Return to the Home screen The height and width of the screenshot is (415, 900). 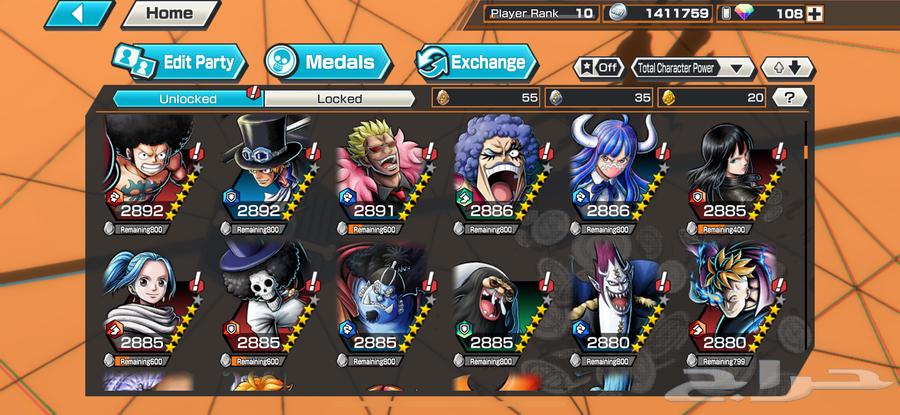pyautogui.click(x=169, y=14)
